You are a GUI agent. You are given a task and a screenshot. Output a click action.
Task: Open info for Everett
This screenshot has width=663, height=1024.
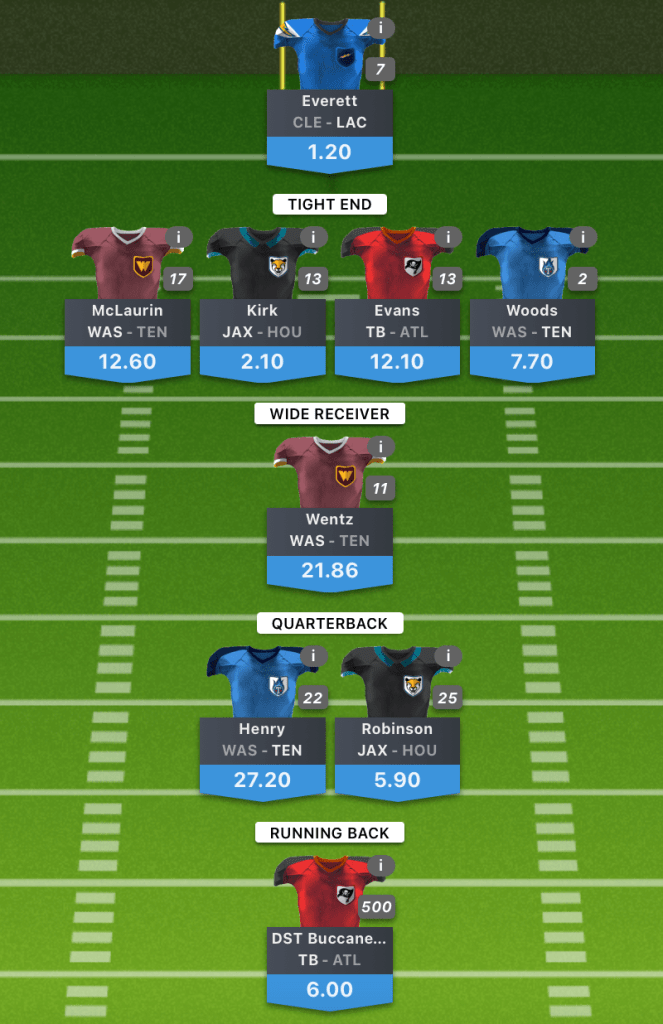click(380, 28)
